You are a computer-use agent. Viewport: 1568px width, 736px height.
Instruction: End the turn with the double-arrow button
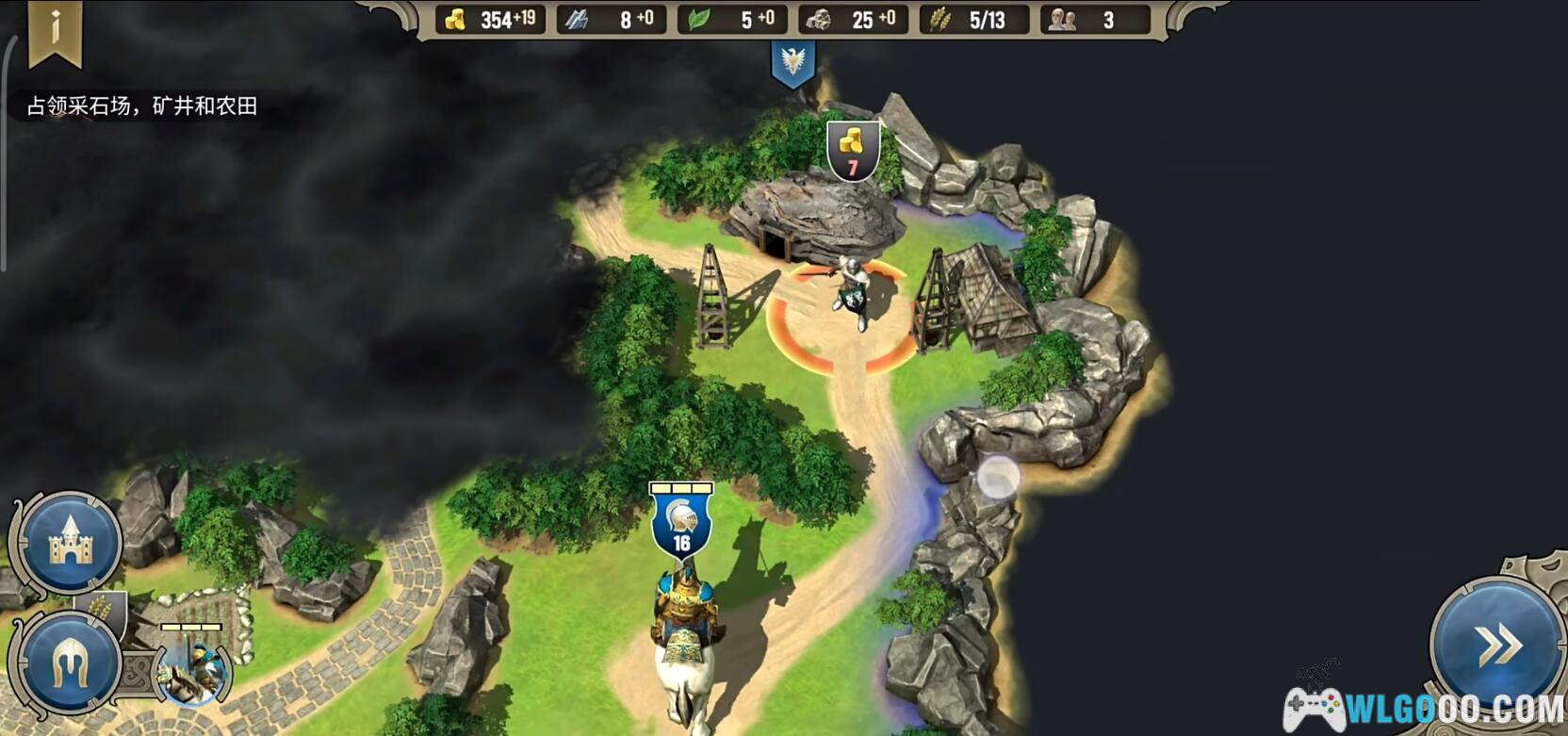(x=1496, y=646)
